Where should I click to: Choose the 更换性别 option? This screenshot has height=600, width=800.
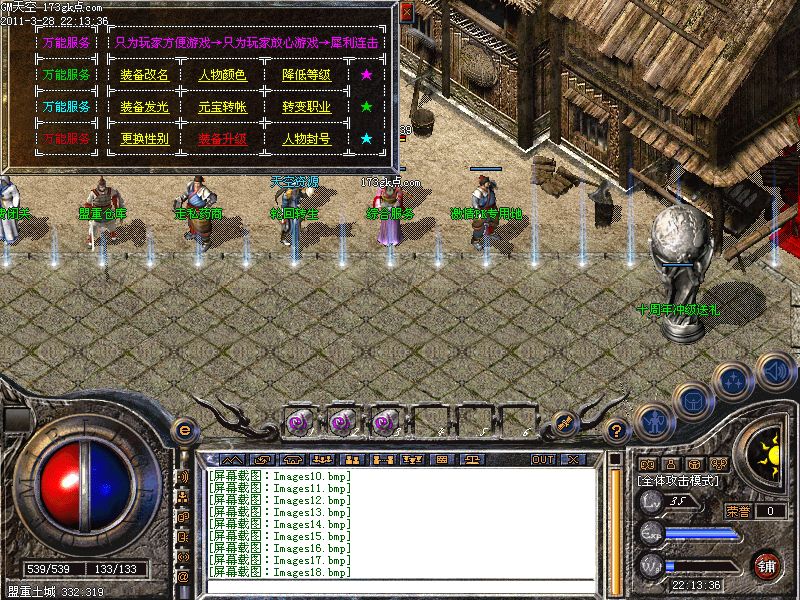tap(144, 139)
